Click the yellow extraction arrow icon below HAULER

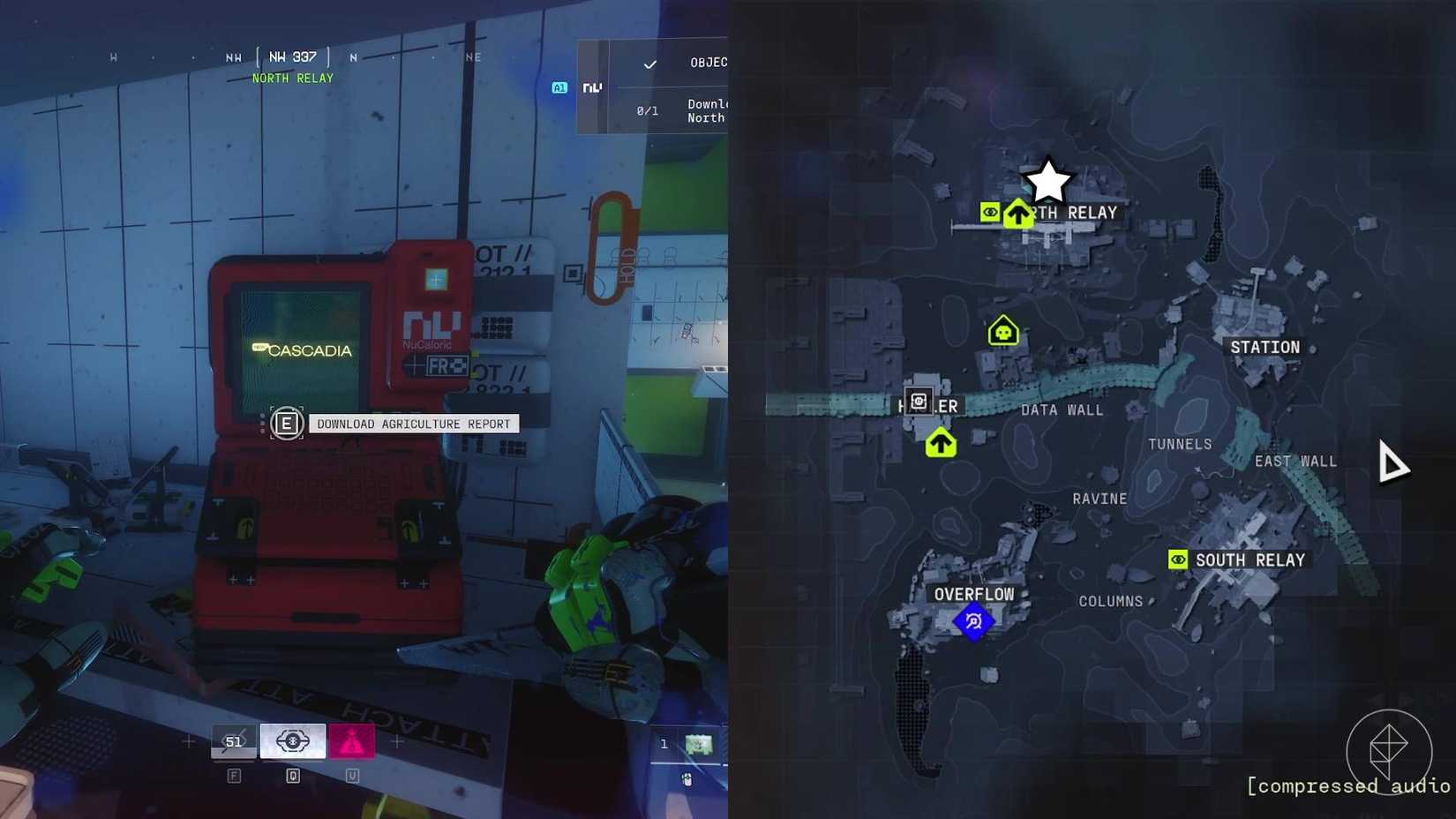(941, 442)
